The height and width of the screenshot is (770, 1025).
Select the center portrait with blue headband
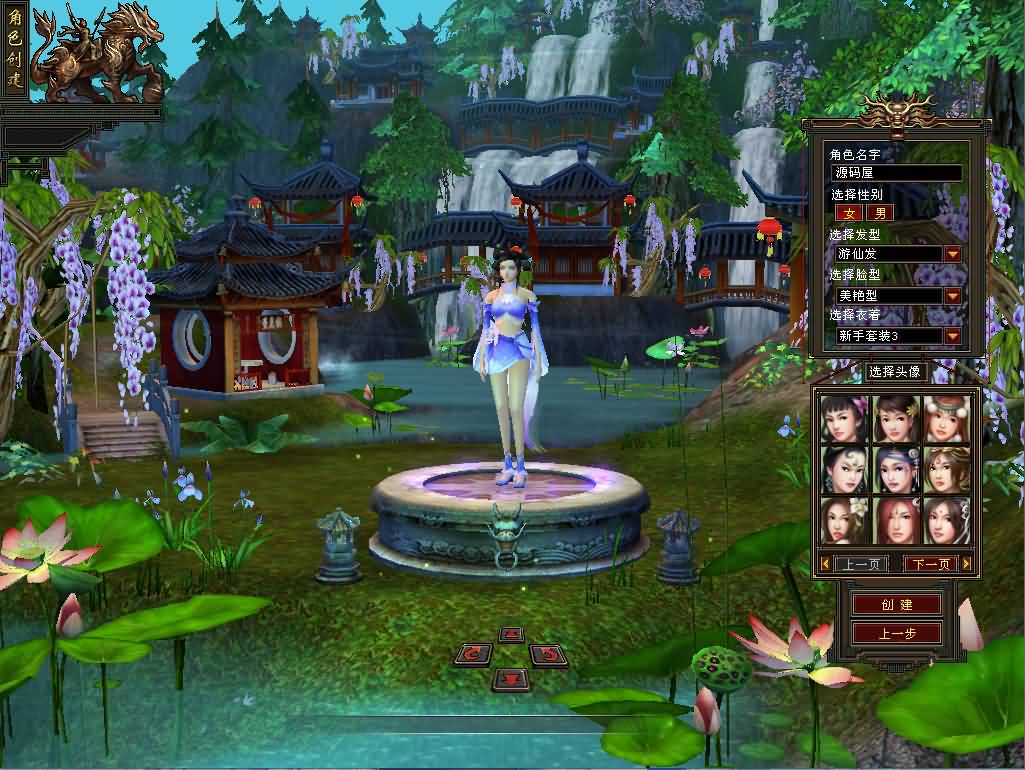[x=895, y=469]
